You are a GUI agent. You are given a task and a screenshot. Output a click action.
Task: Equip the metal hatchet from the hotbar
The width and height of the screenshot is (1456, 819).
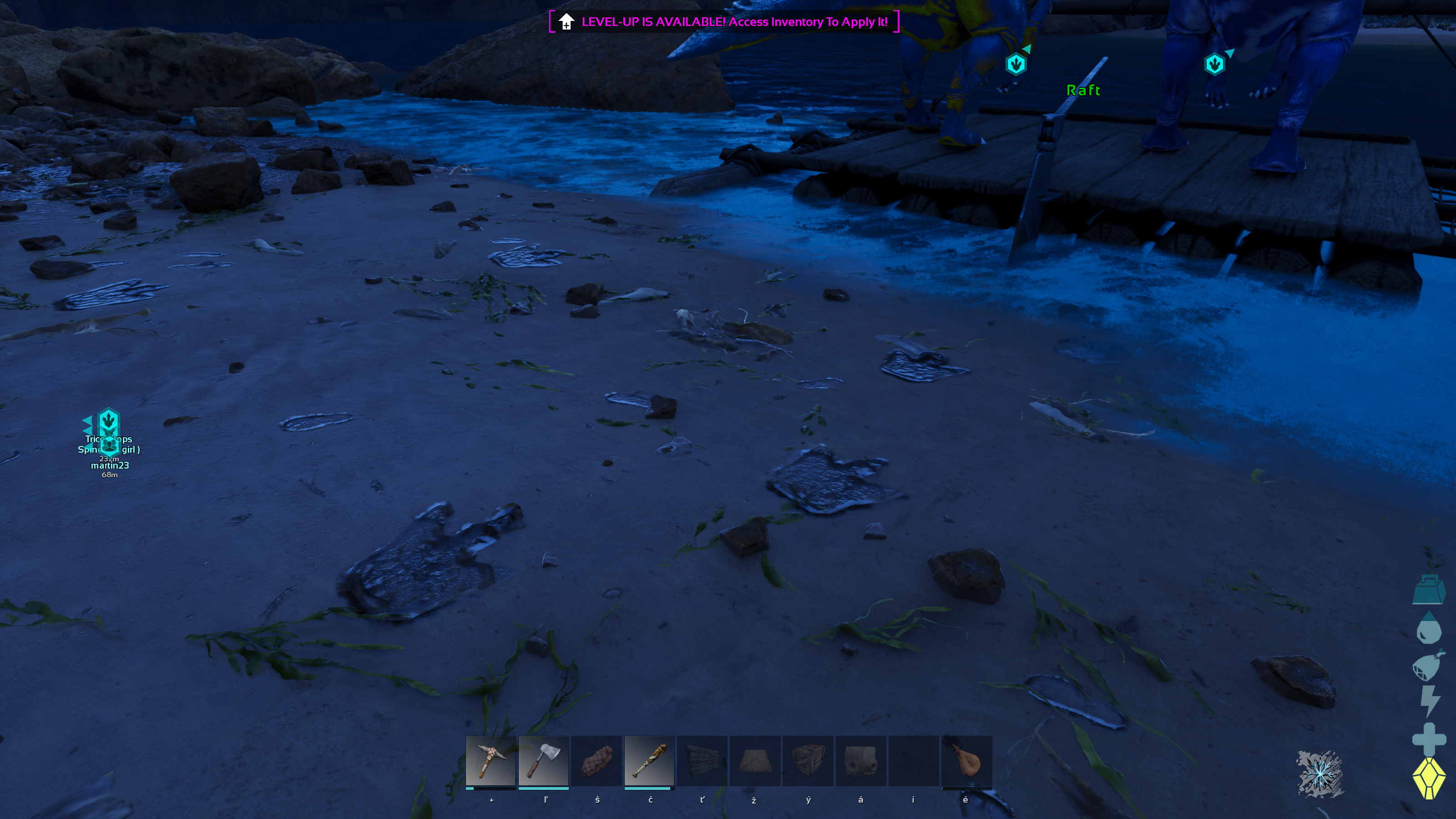pos(543,760)
